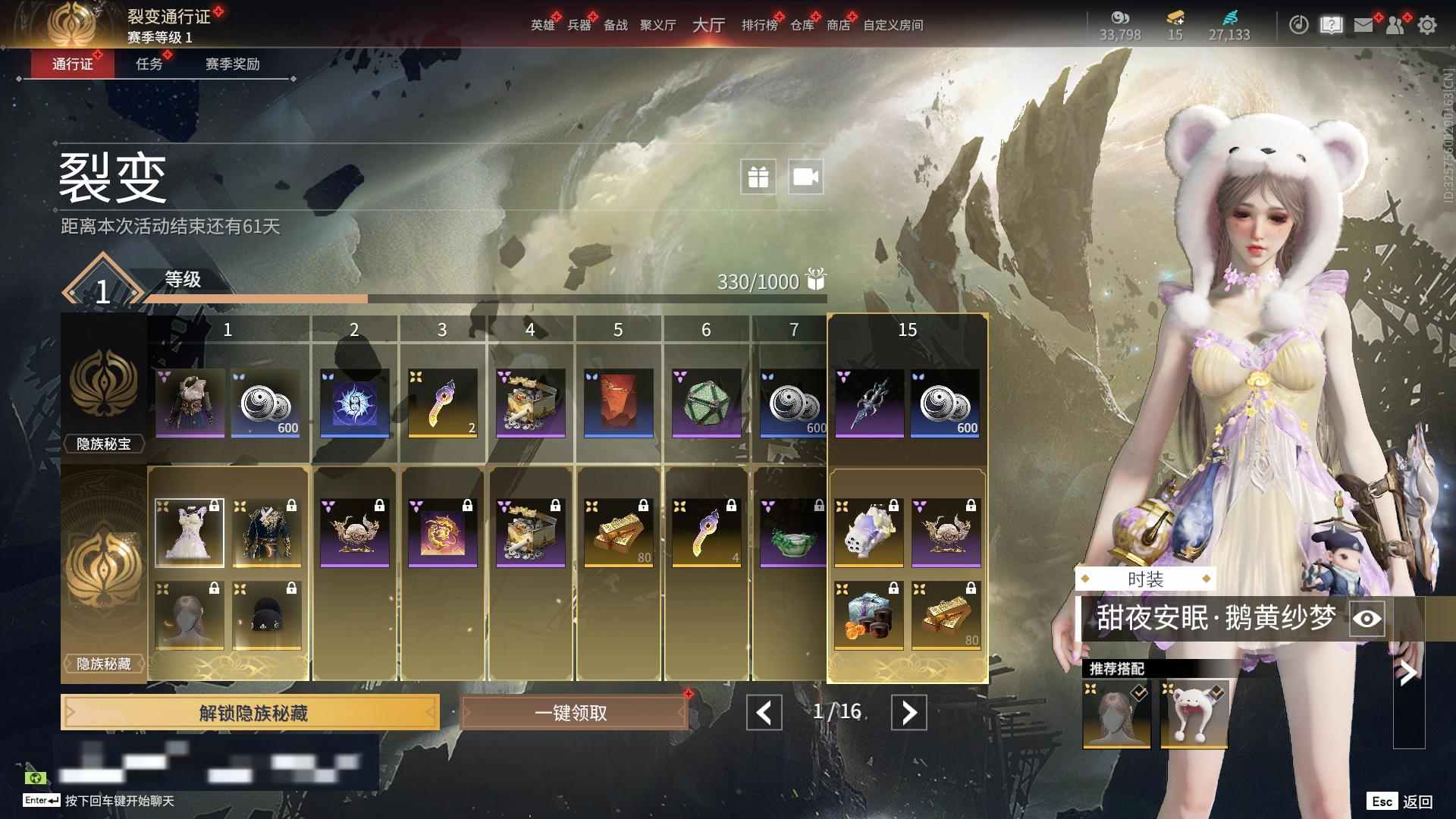
Task: Open the 英雄 menu
Action: coord(542,25)
